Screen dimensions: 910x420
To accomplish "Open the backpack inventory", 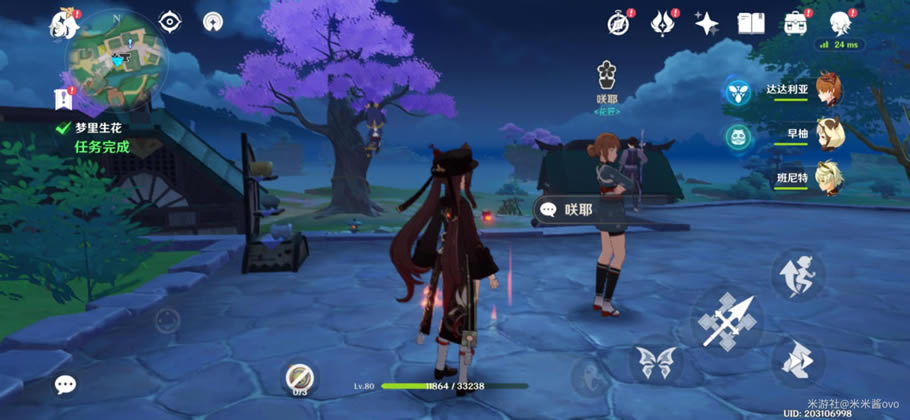I will 795,23.
